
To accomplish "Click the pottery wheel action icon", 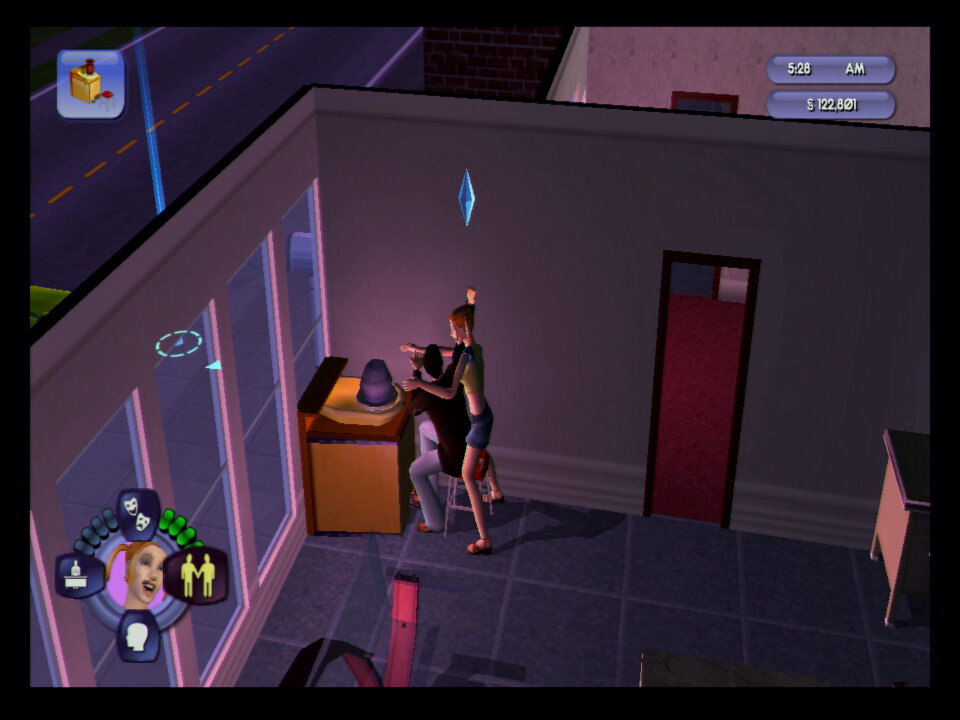I will tap(91, 84).
